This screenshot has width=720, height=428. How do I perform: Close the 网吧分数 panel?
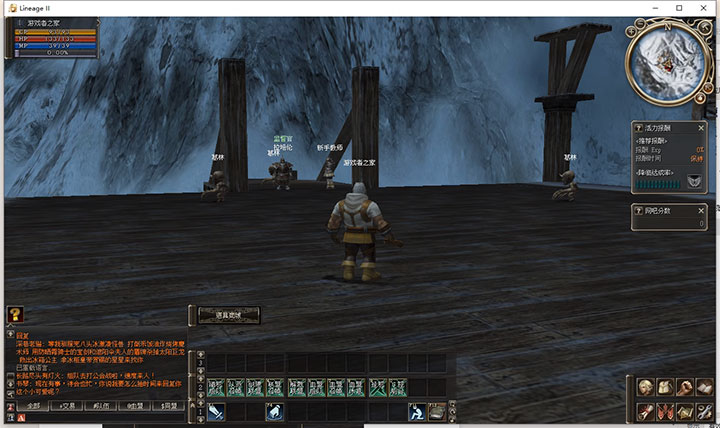pos(703,210)
